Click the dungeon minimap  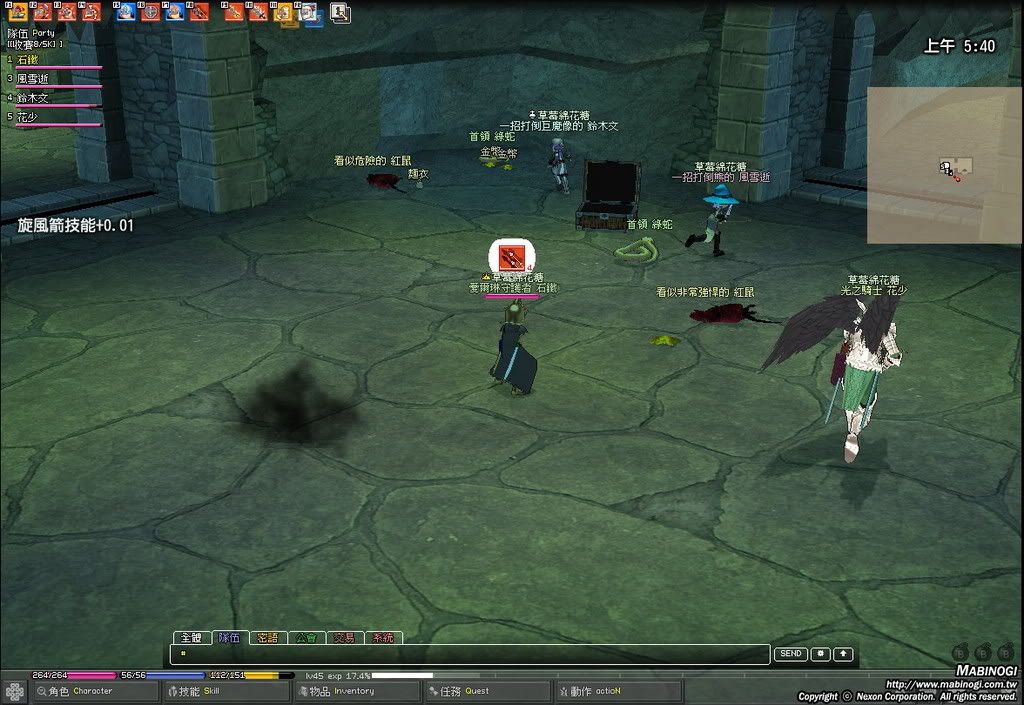point(944,165)
